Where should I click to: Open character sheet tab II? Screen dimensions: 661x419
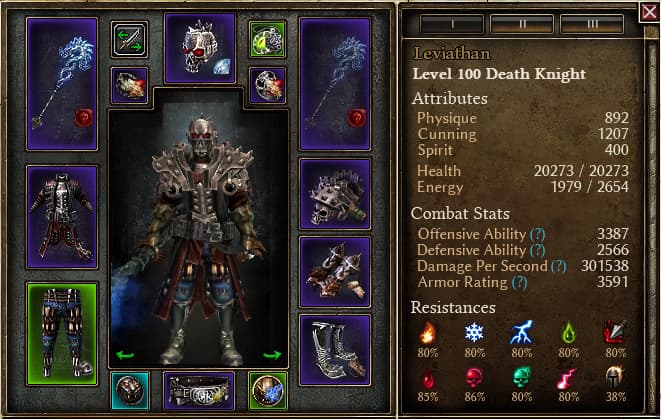click(x=521, y=22)
